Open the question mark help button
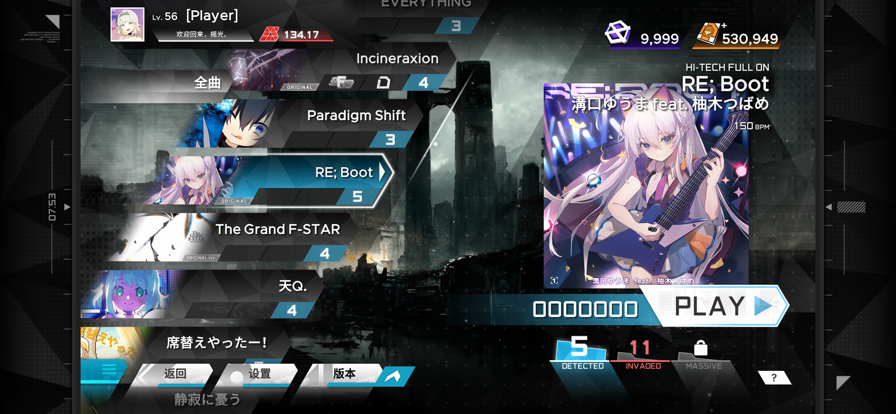This screenshot has height=414, width=896. 774,377
